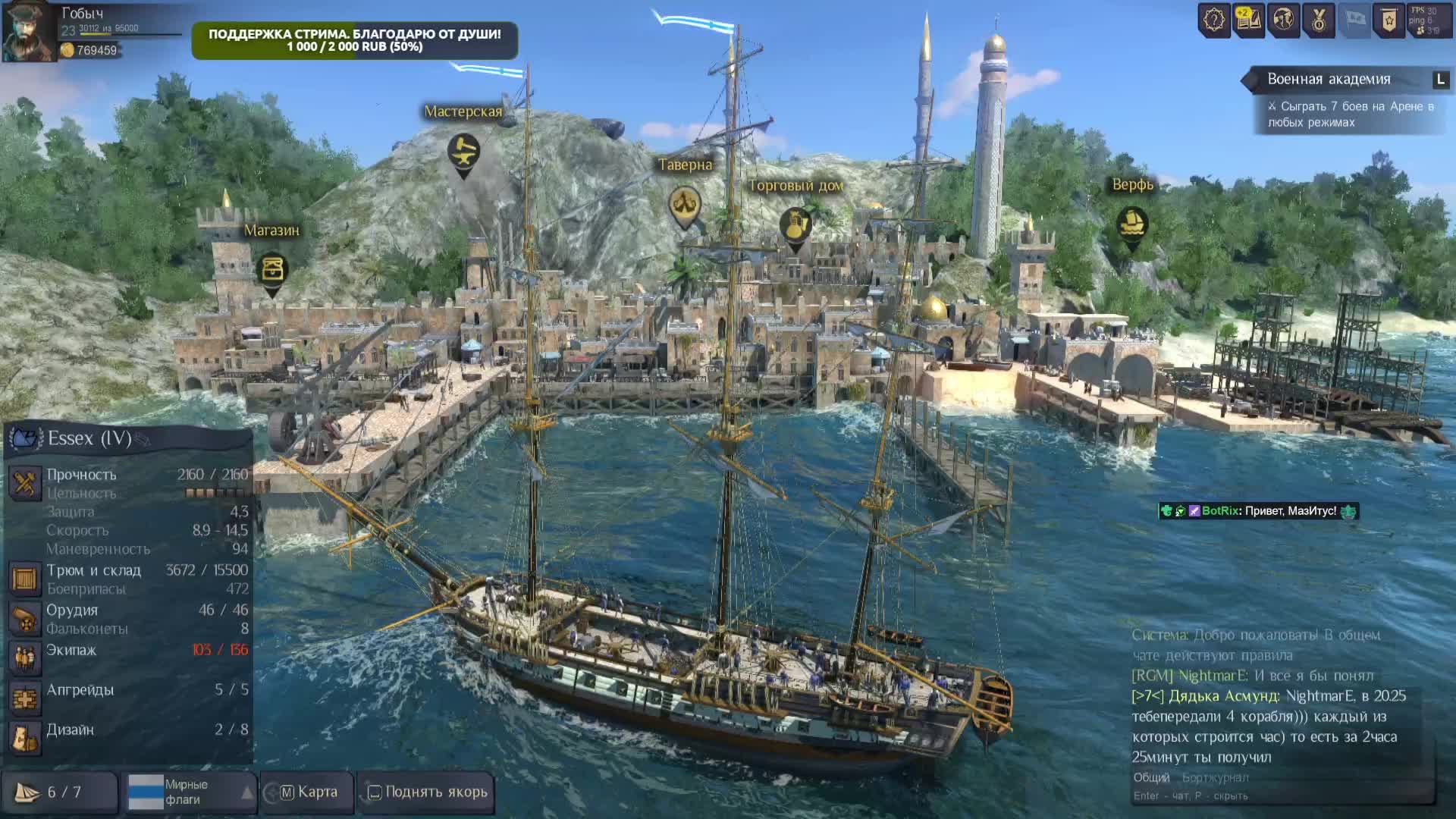
Task: Go to the Магазин shop
Action: point(271,270)
